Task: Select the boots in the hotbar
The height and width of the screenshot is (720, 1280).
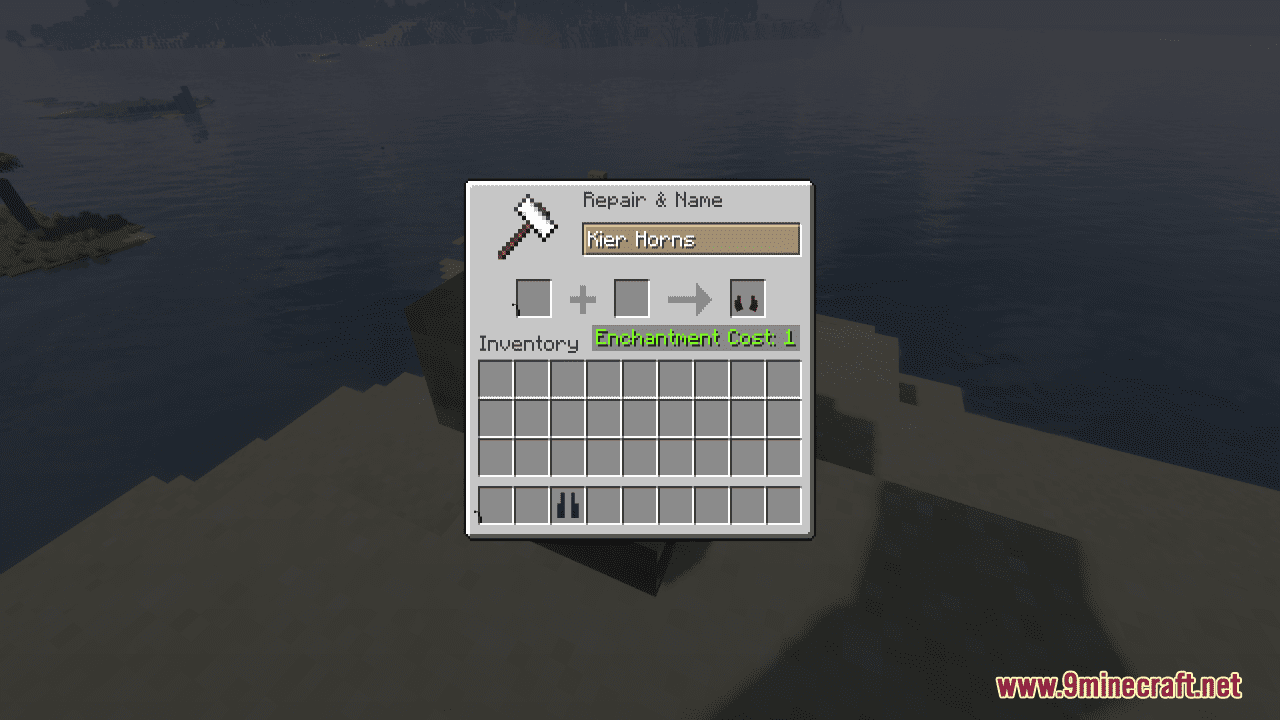Action: tap(567, 506)
